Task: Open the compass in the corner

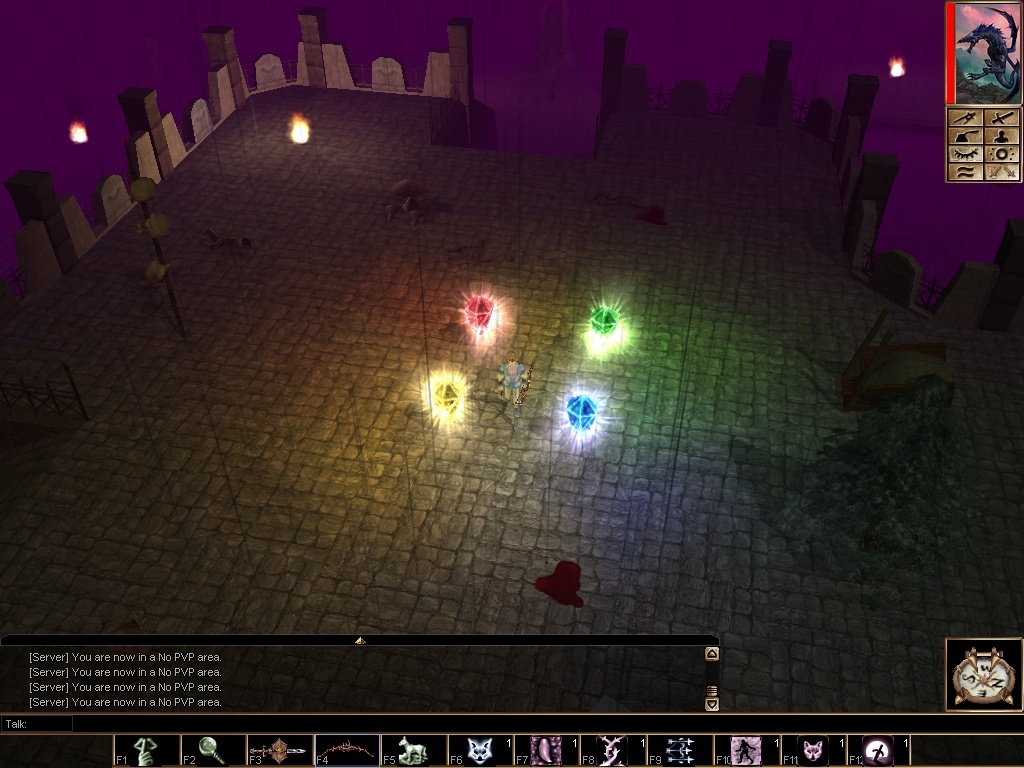Action: pyautogui.click(x=984, y=675)
